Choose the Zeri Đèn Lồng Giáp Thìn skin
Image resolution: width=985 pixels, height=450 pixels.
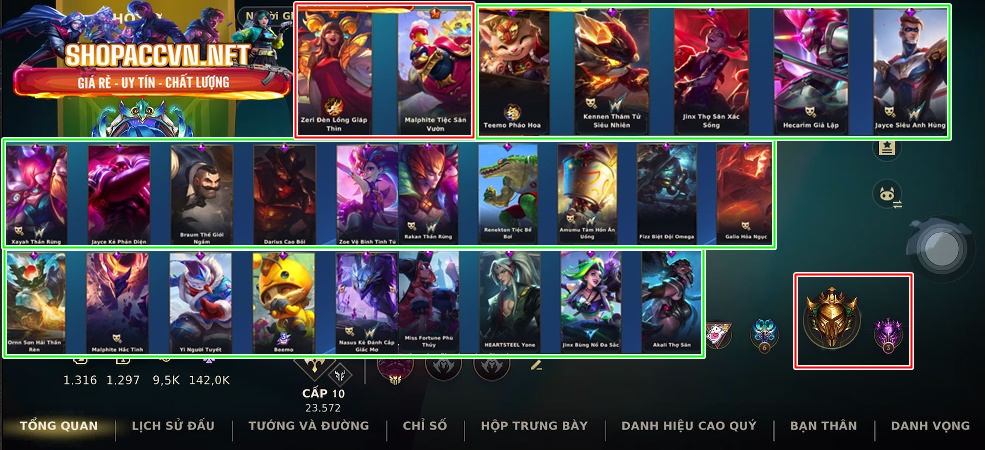[334, 70]
